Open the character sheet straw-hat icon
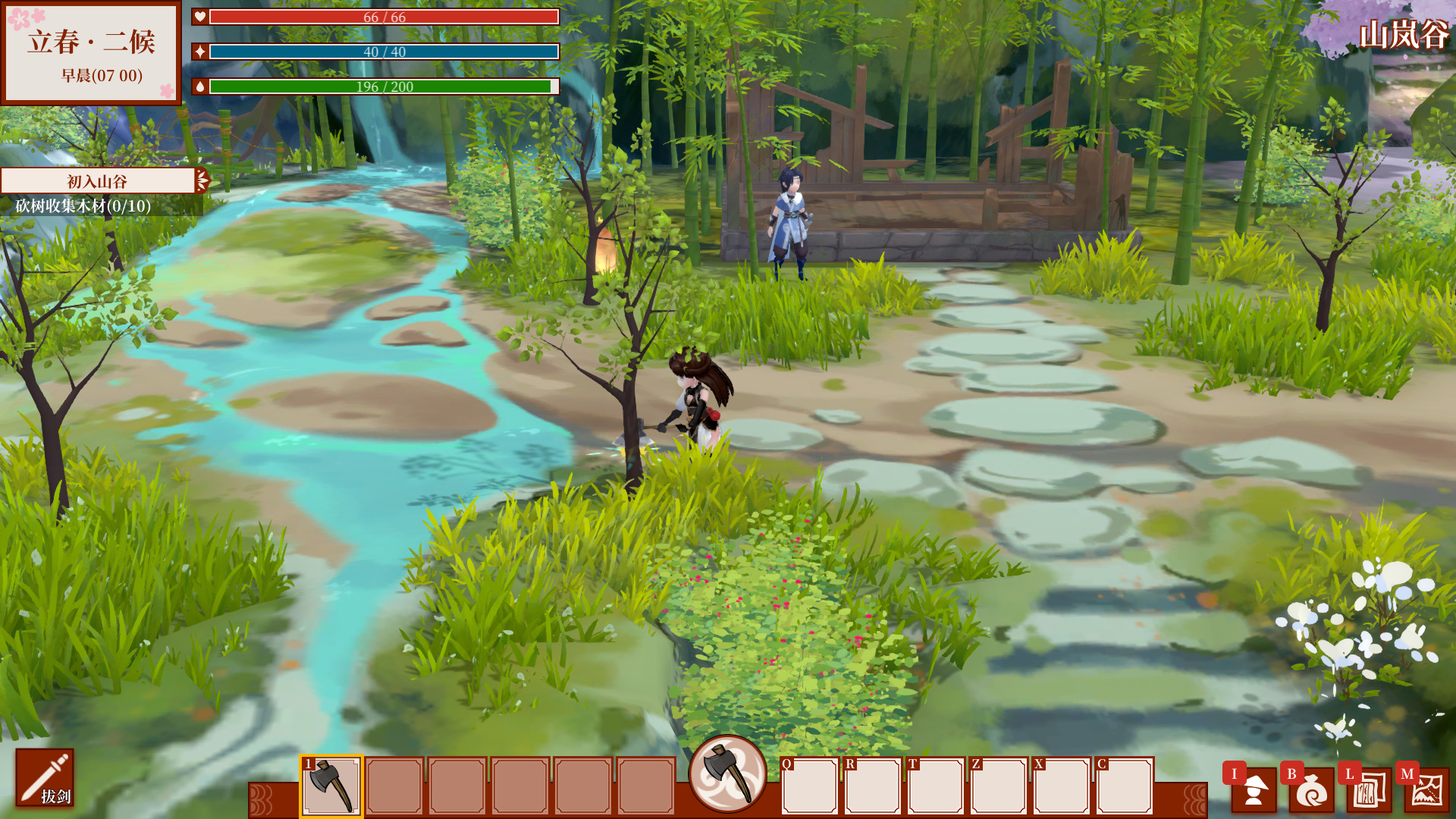The height and width of the screenshot is (819, 1456). pyautogui.click(x=1254, y=790)
